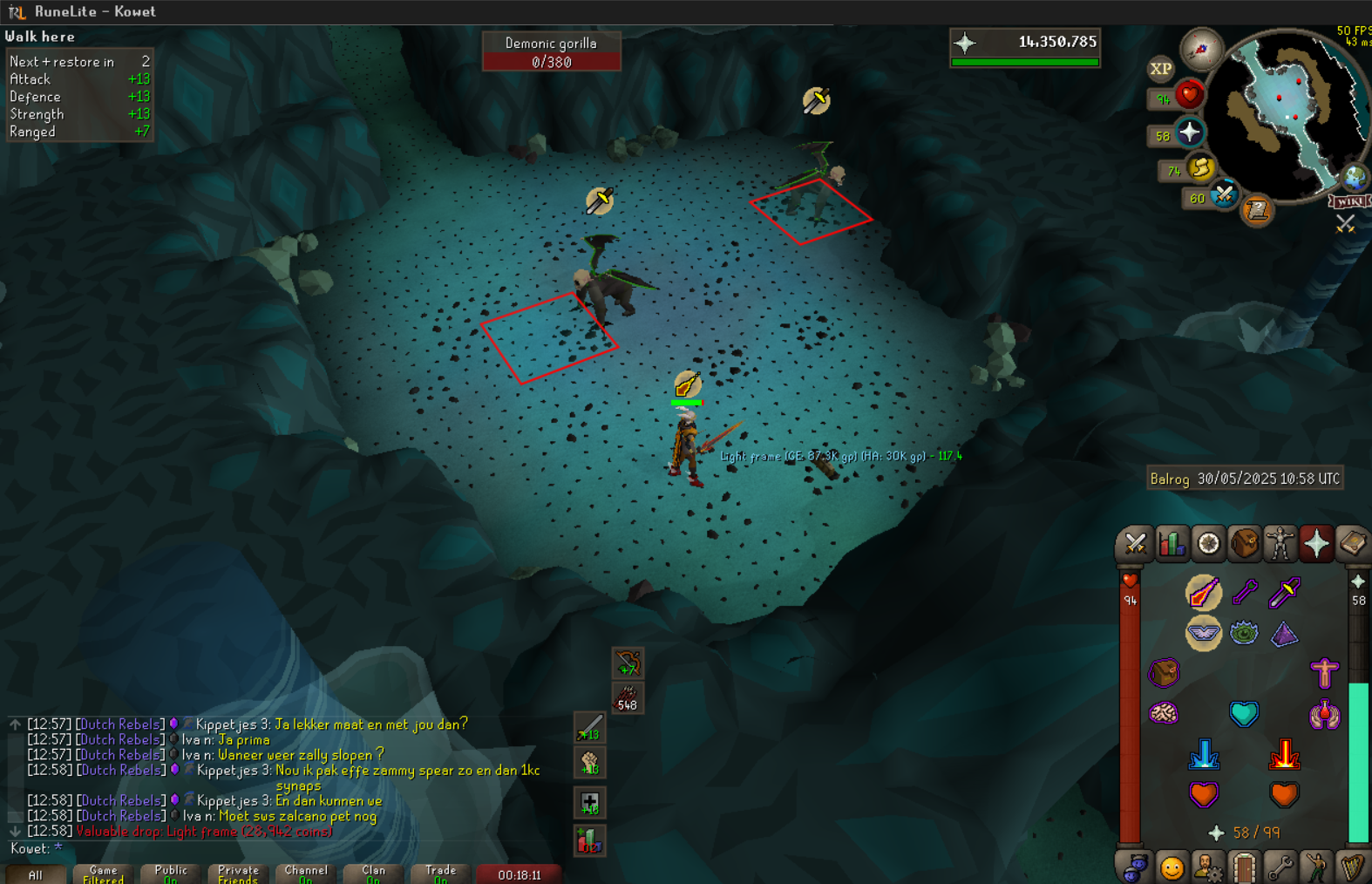Activate the Redemption cross prayer
This screenshot has width=1372, height=884.
tap(1324, 673)
